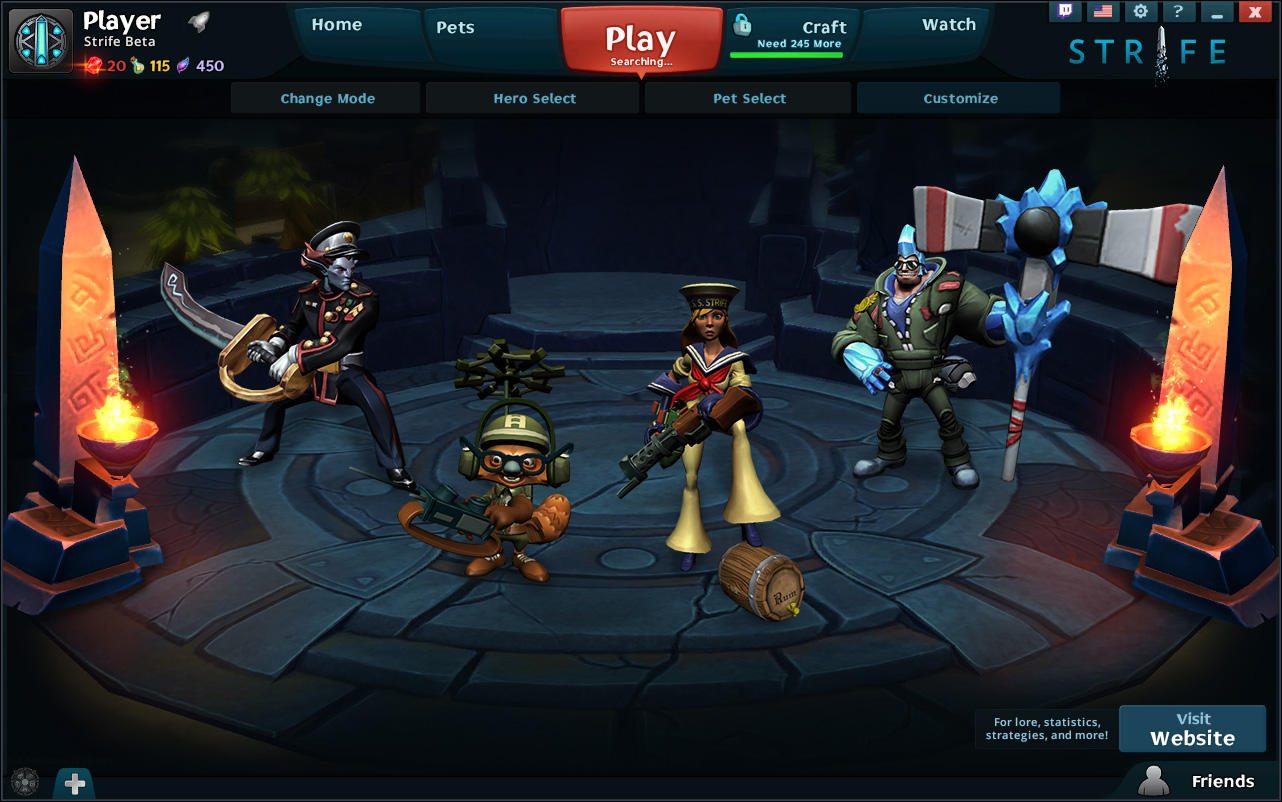Click the player avatar icon
This screenshot has width=1282, height=802.
coord(41,41)
